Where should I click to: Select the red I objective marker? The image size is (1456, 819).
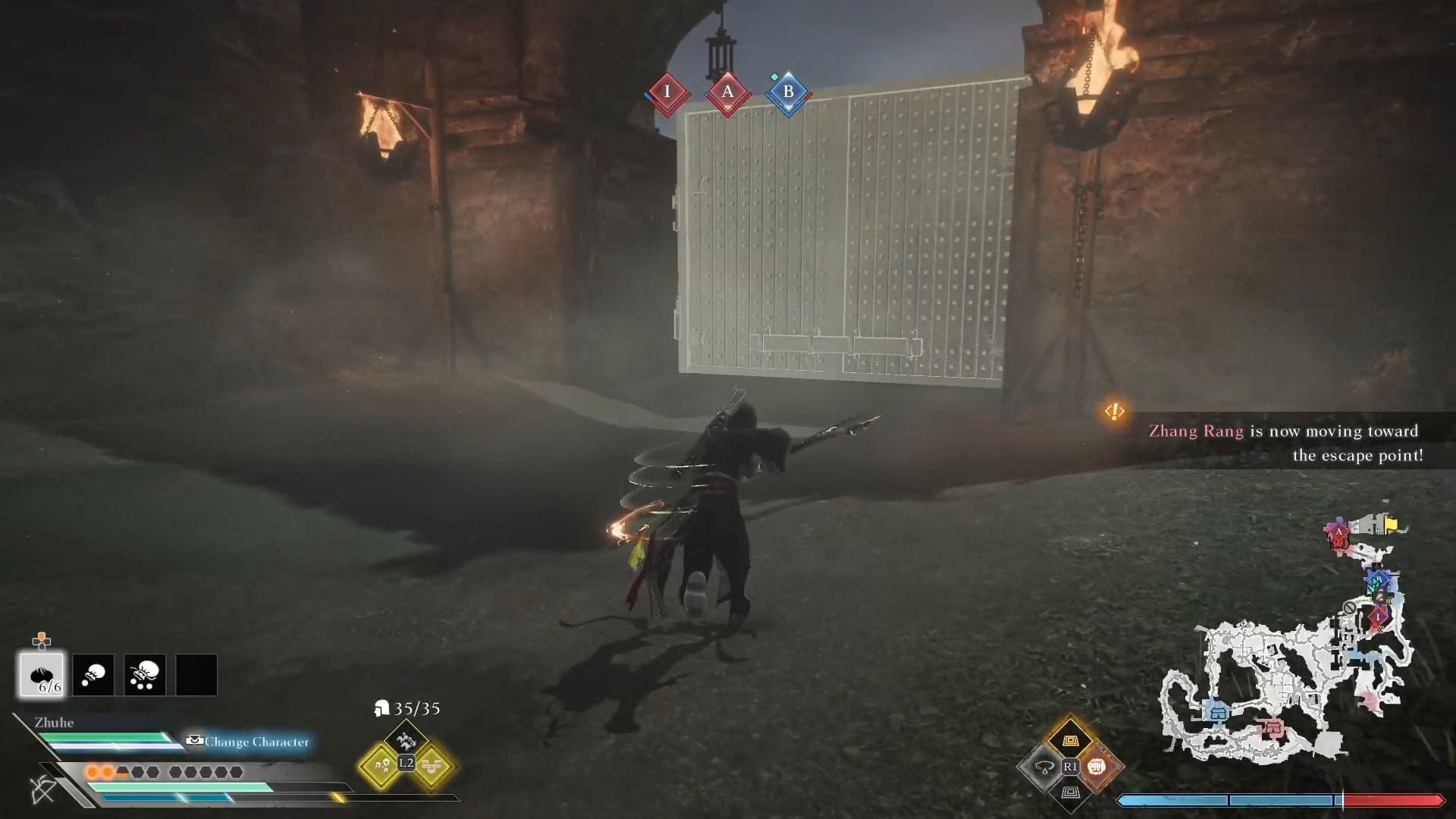click(667, 93)
